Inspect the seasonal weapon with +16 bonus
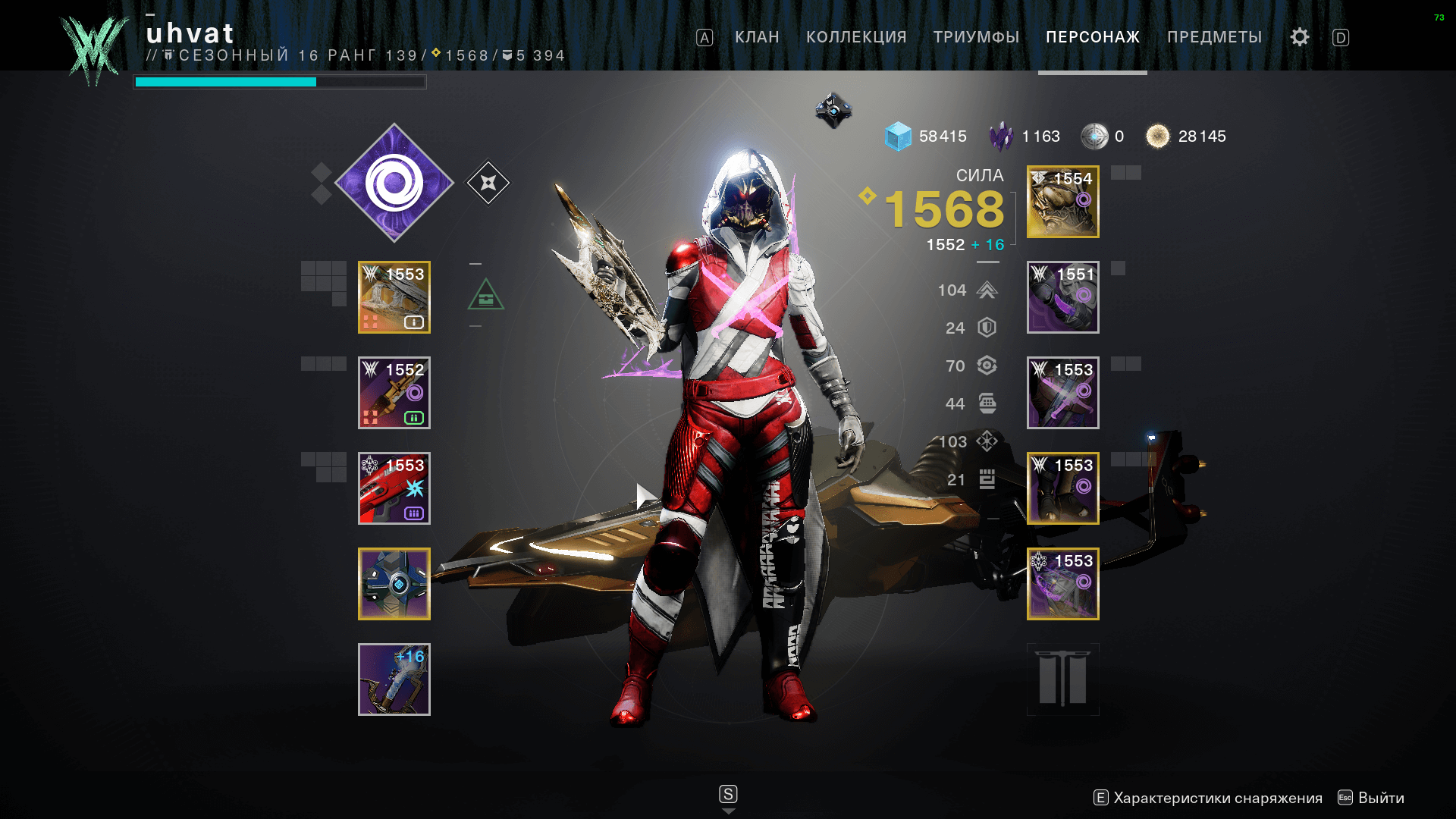 click(x=394, y=679)
